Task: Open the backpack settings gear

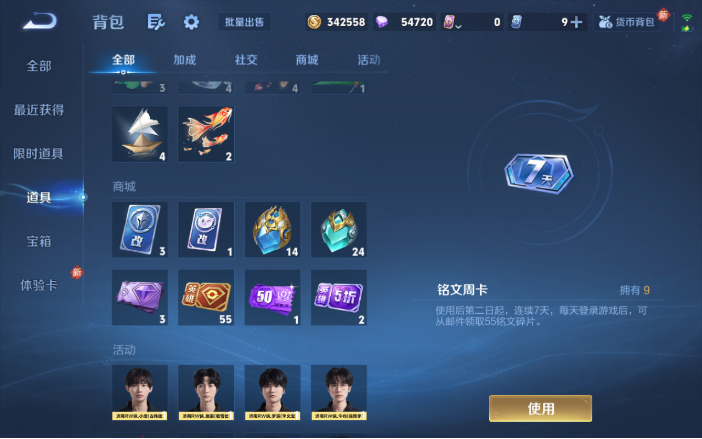Action: click(x=191, y=21)
